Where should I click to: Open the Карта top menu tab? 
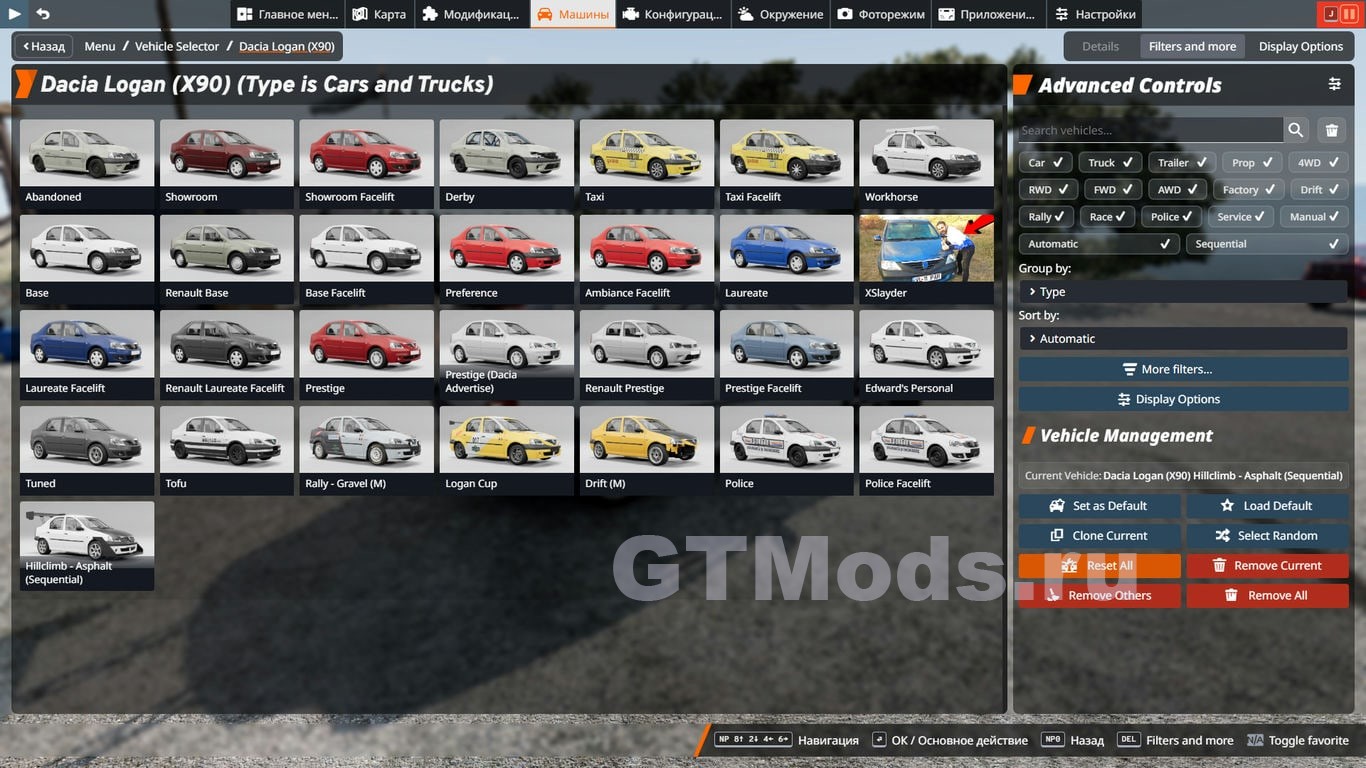[x=379, y=14]
